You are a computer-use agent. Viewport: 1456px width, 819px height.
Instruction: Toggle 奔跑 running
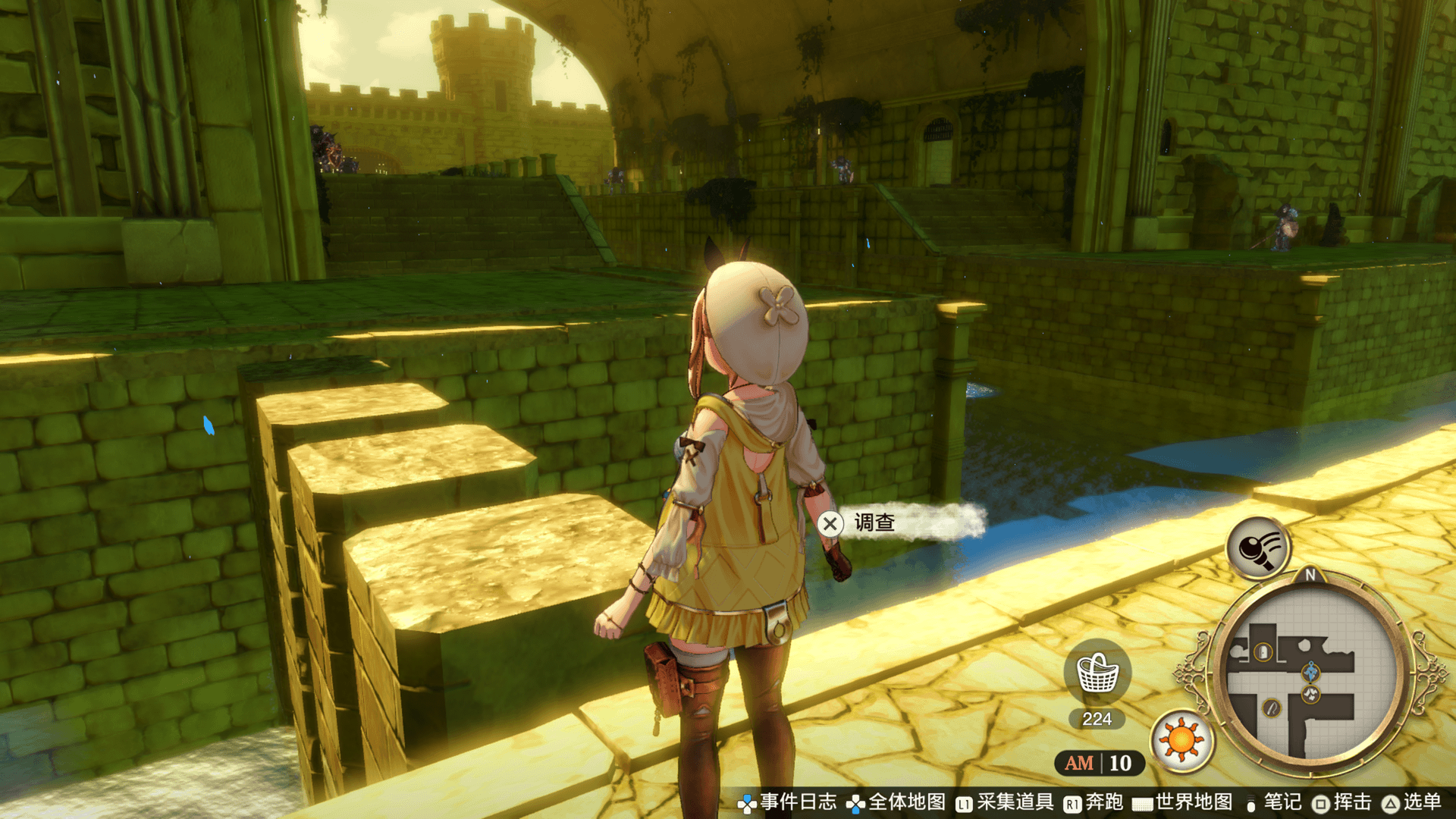pos(1094,802)
